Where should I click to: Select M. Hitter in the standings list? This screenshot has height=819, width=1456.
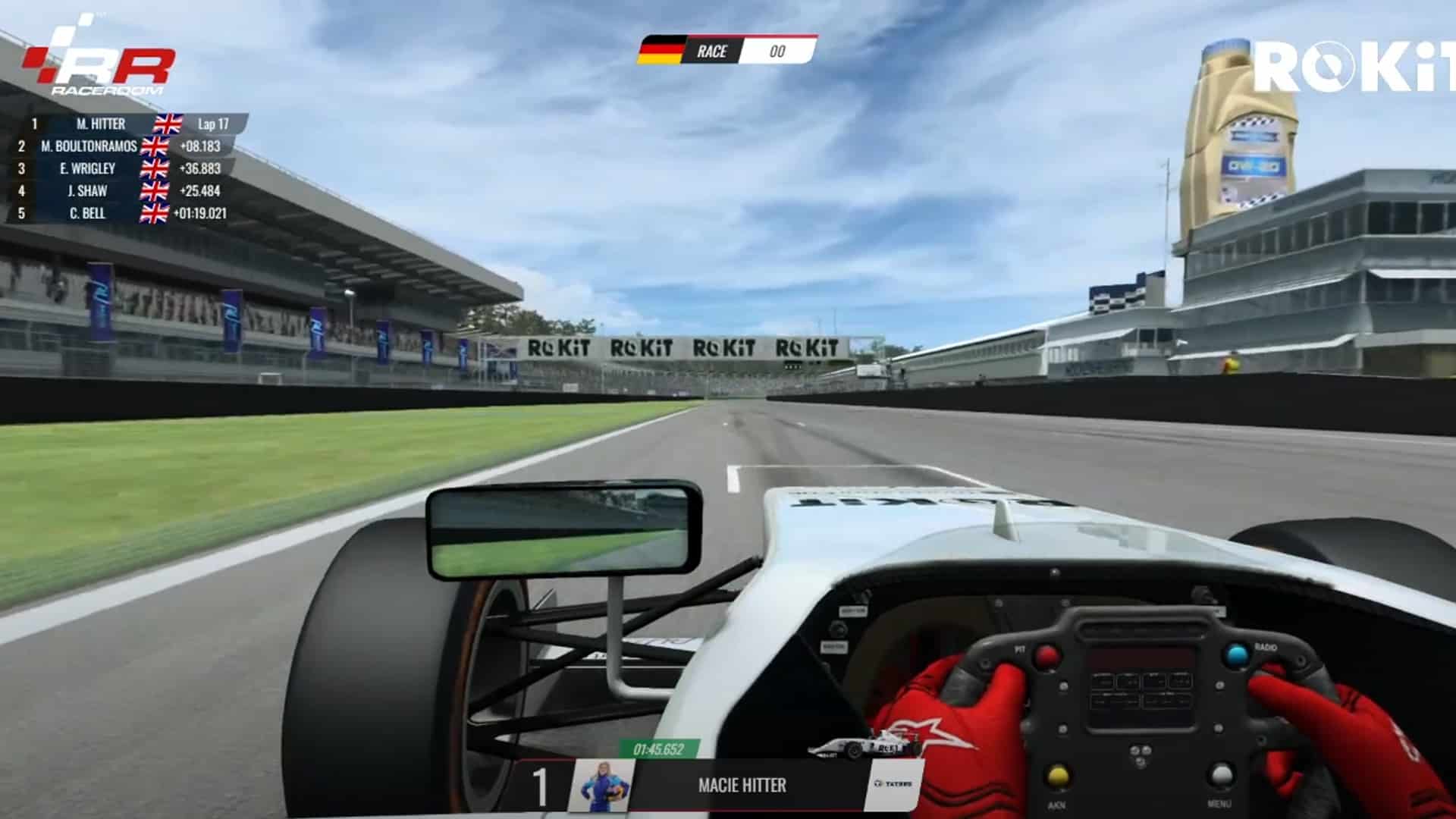[x=101, y=124]
